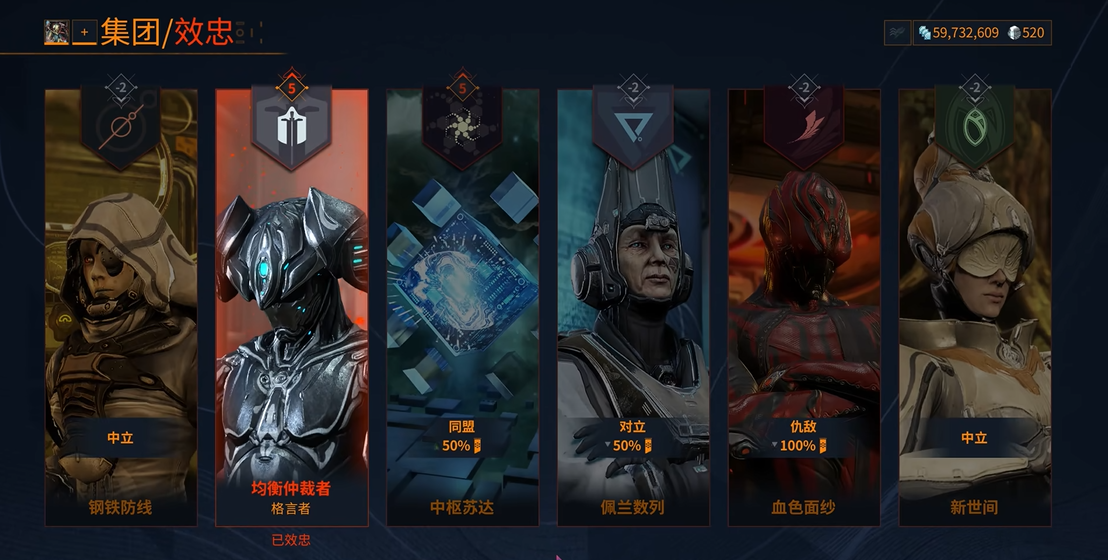Image resolution: width=1108 pixels, height=560 pixels.
Task: Click the plus button beside the avatar
Action: [84, 32]
